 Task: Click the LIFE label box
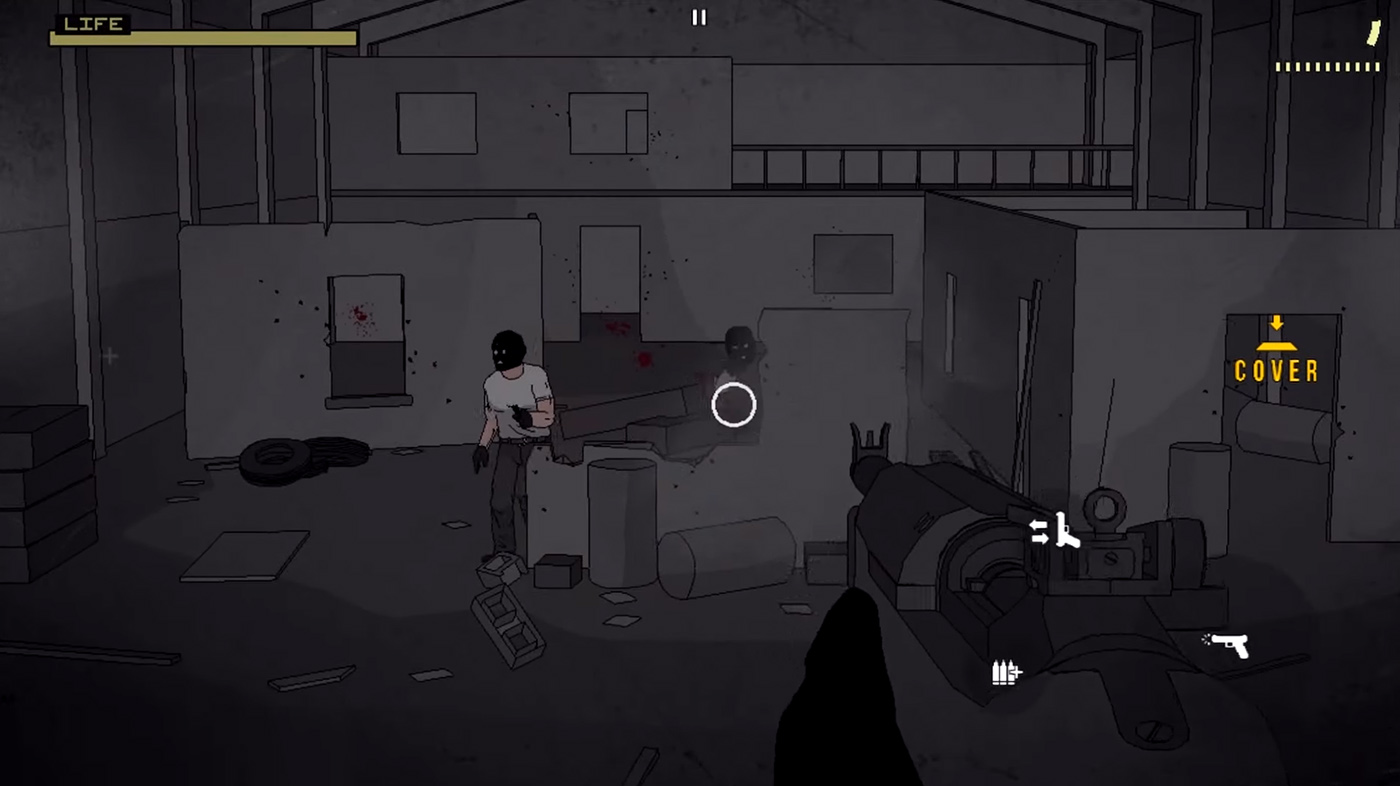pos(90,24)
